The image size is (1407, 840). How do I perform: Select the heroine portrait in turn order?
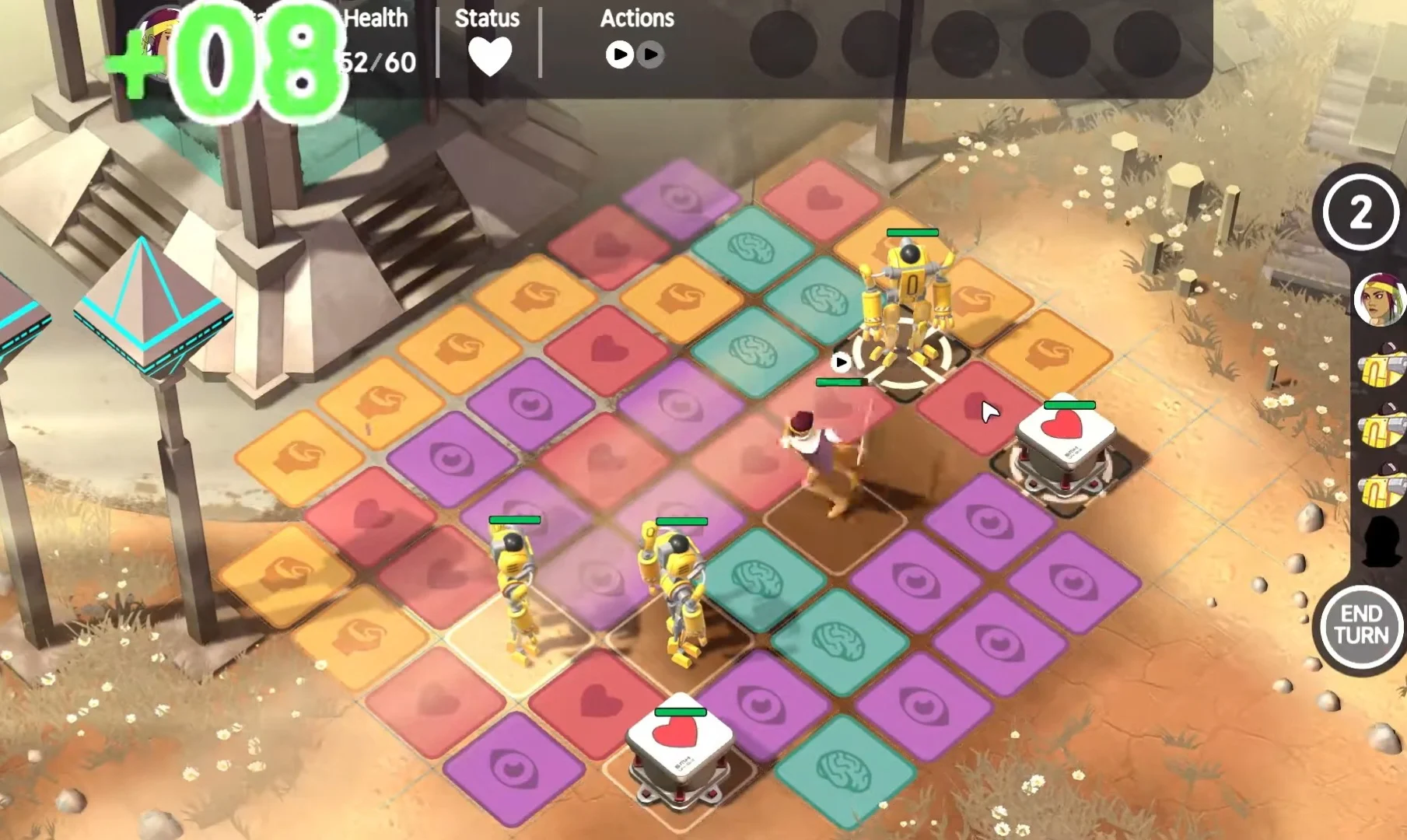click(1381, 299)
